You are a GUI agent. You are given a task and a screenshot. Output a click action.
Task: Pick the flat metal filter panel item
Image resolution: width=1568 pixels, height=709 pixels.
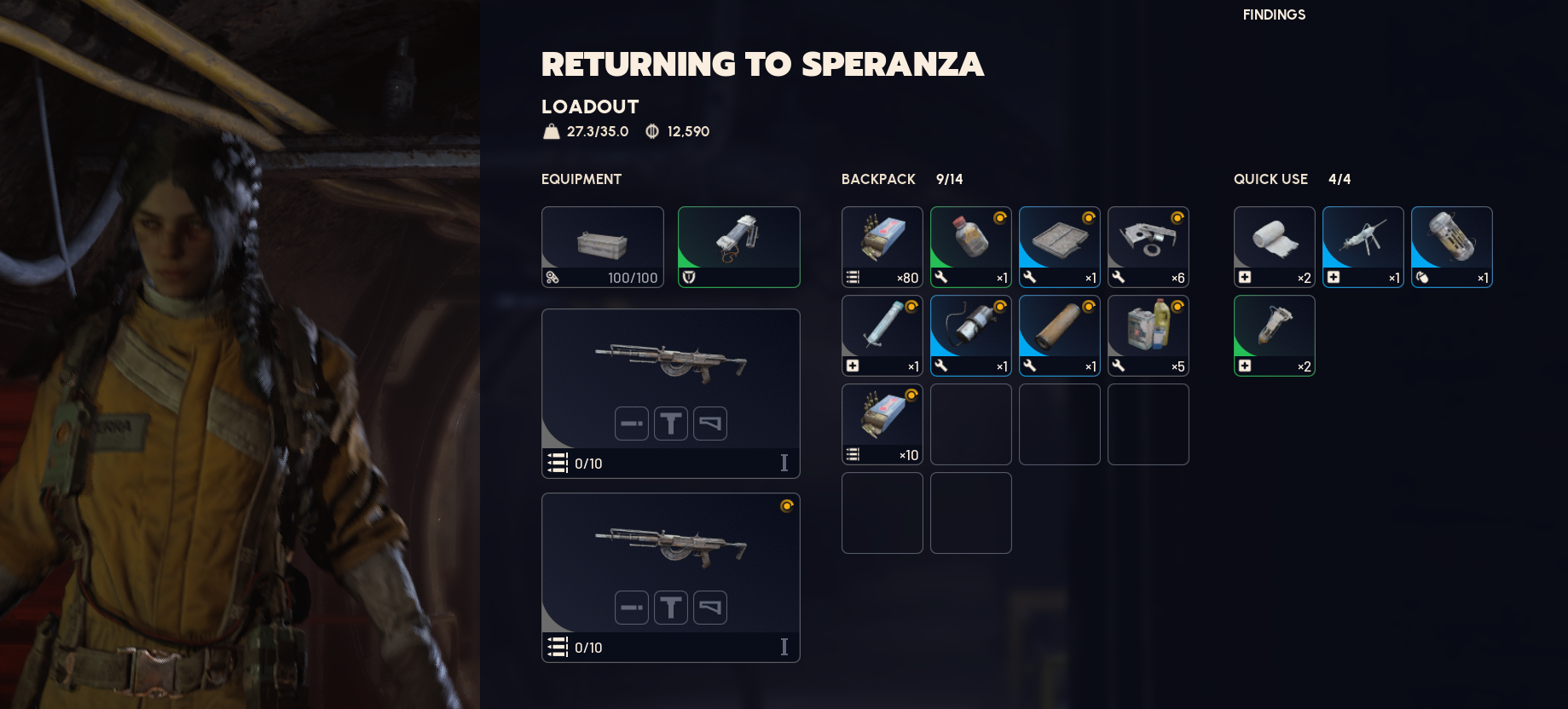(x=1059, y=246)
